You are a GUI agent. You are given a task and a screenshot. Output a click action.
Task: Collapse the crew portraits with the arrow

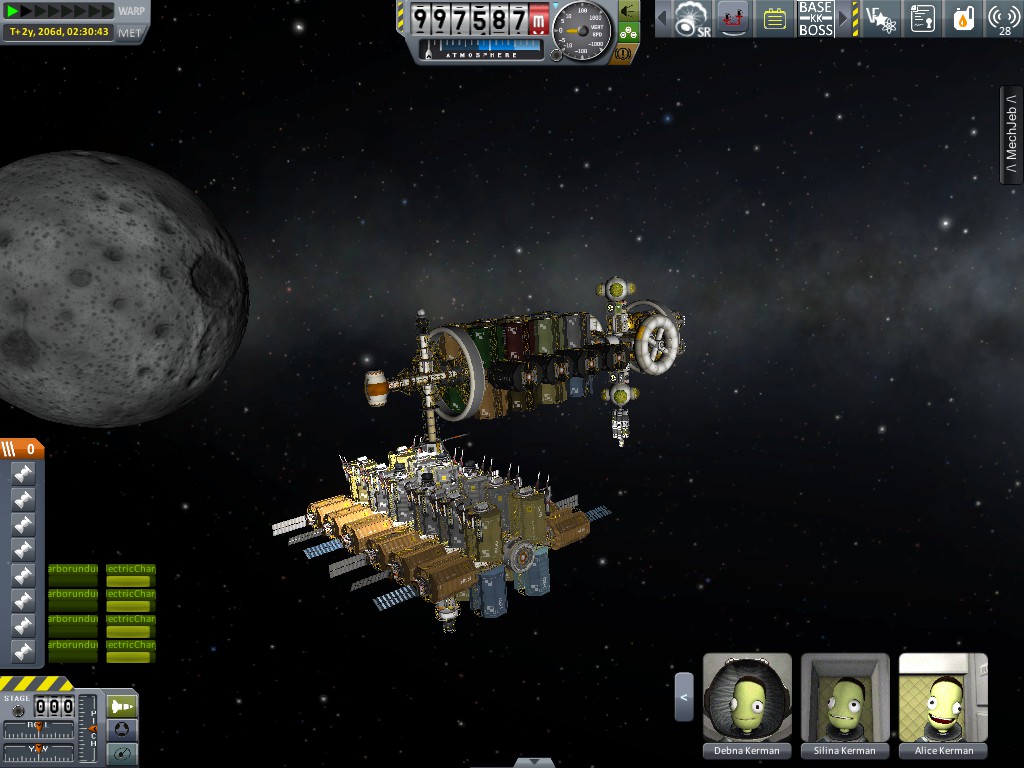click(684, 696)
